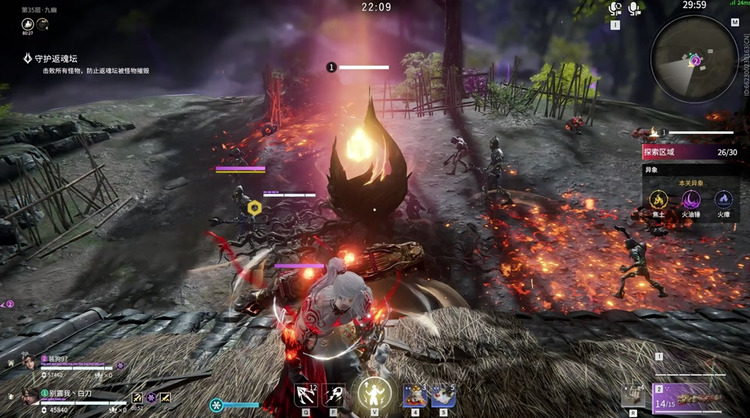This screenshot has width=750, height=418.
Task: Activate the glowing golden ultimate ability
Action: [x=374, y=392]
